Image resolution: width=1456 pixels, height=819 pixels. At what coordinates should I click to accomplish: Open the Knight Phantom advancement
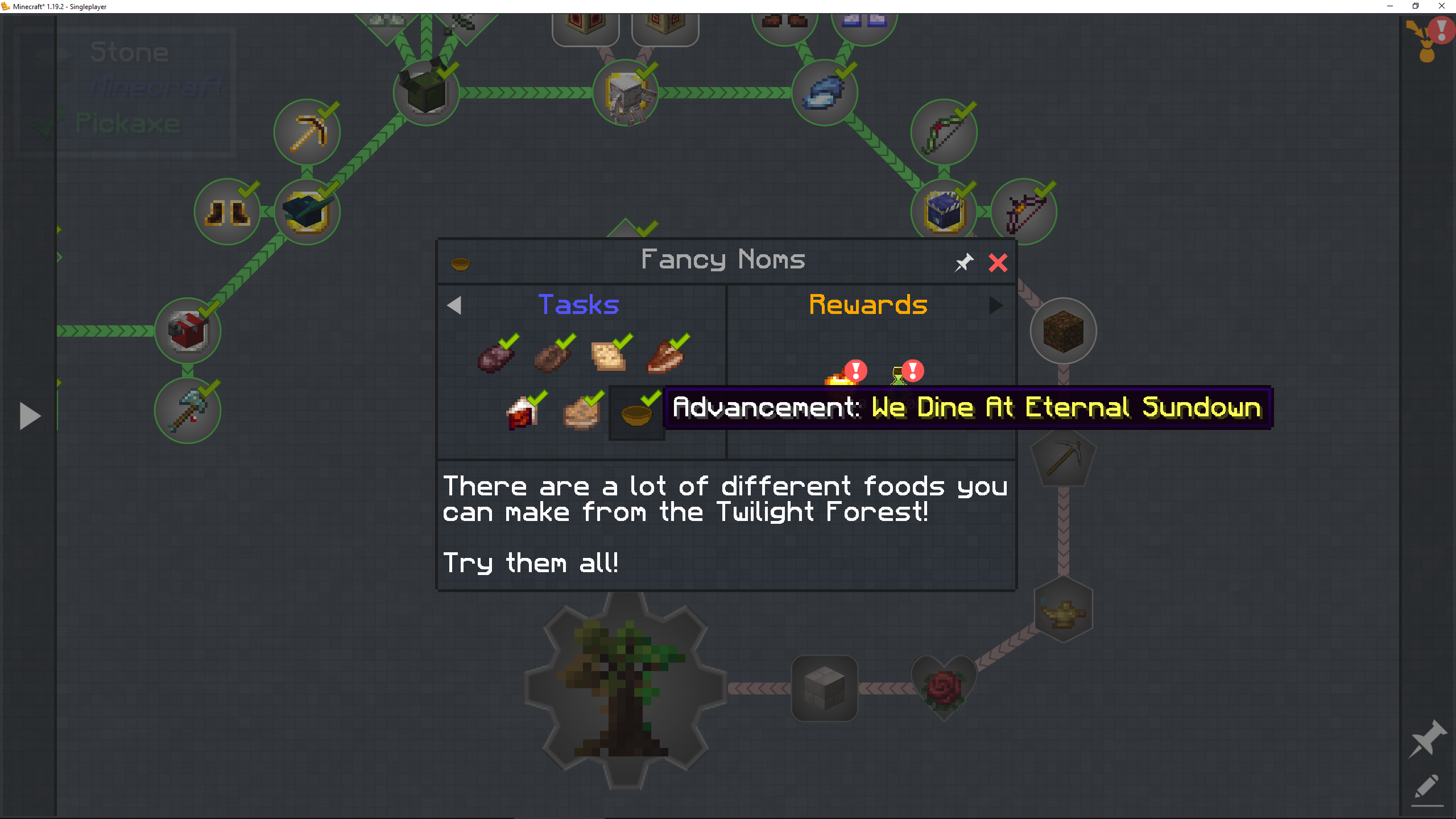click(x=626, y=94)
